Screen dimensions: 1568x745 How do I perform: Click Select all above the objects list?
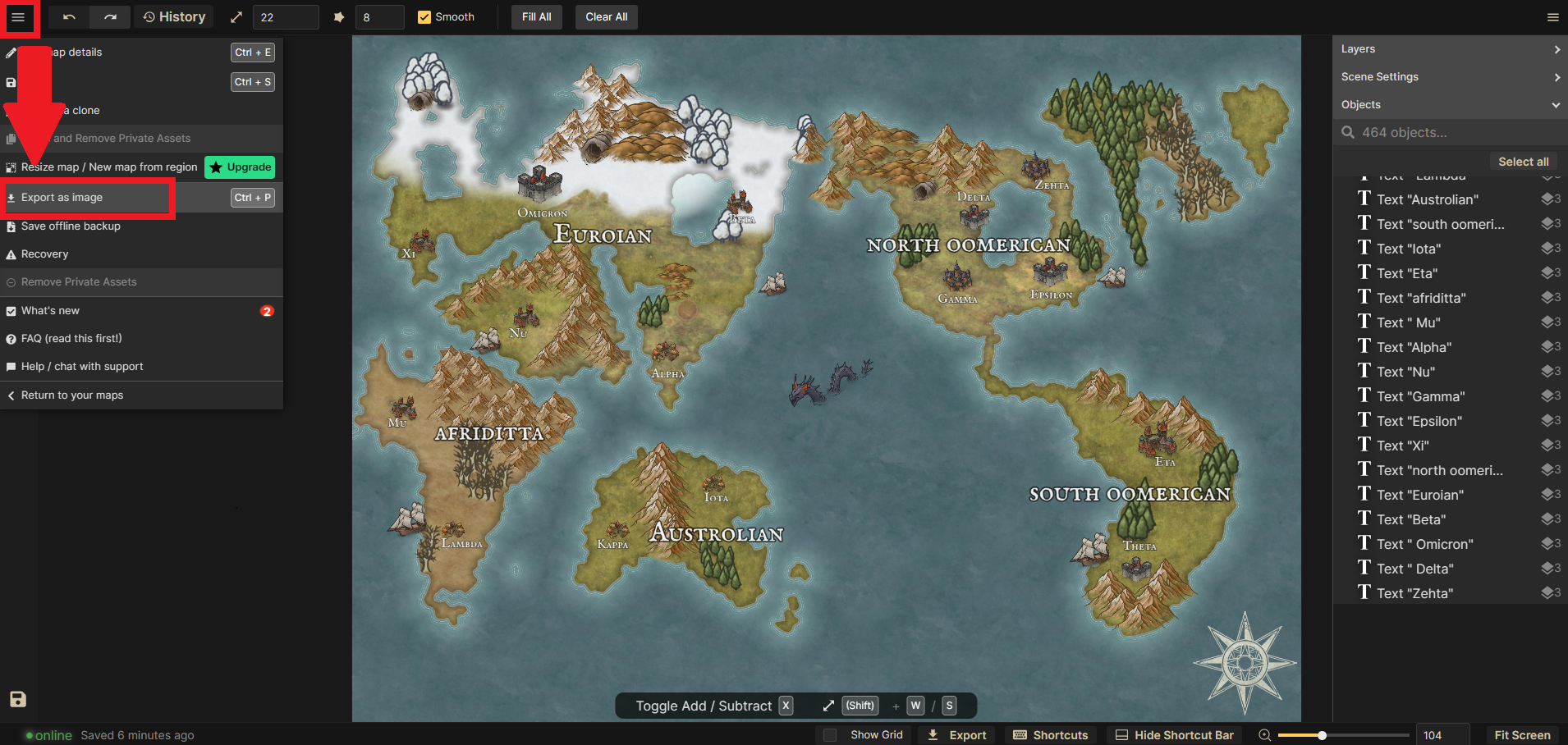(x=1522, y=161)
